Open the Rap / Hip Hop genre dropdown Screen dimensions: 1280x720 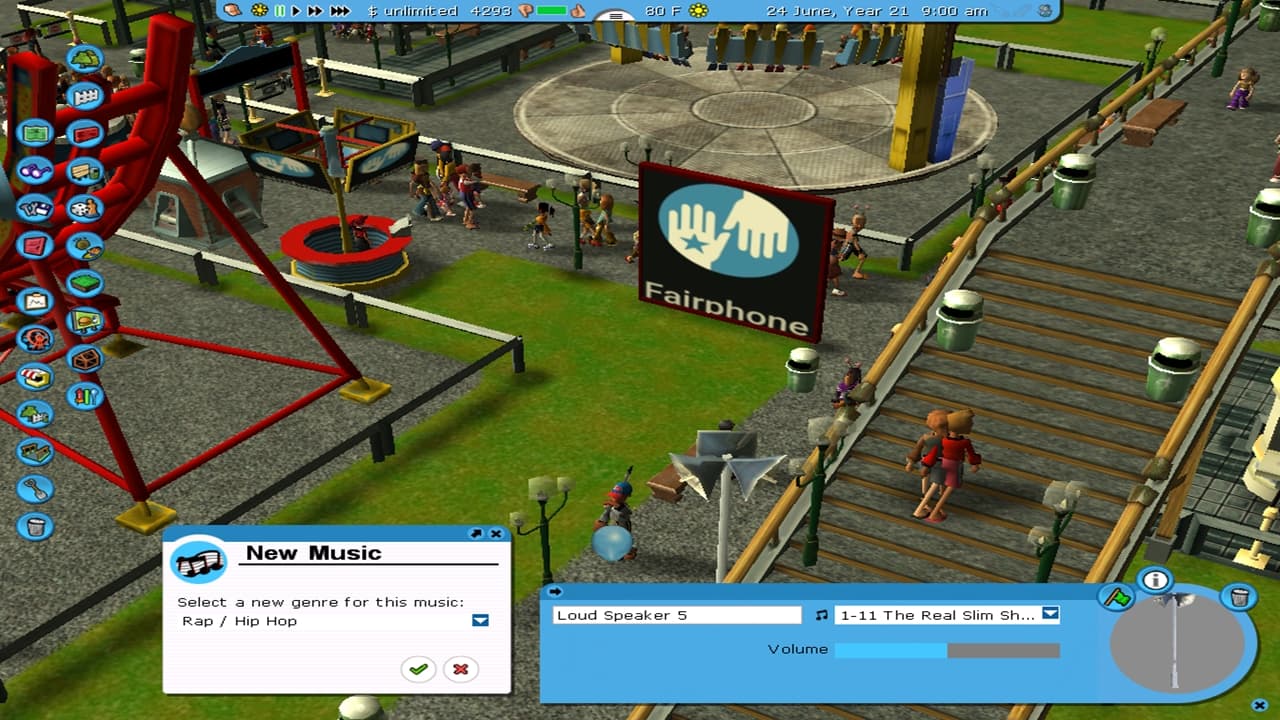coord(480,621)
